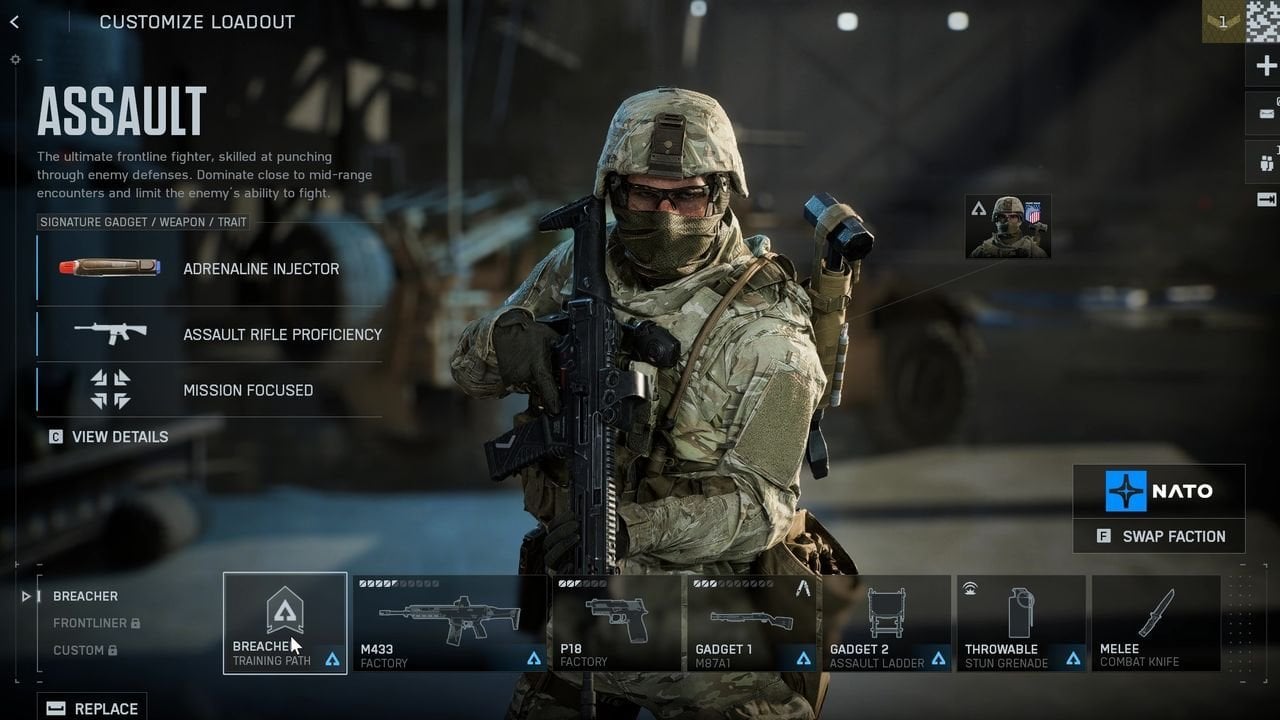The image size is (1280, 720).
Task: Click the plus icon on right edge
Action: [1265, 67]
